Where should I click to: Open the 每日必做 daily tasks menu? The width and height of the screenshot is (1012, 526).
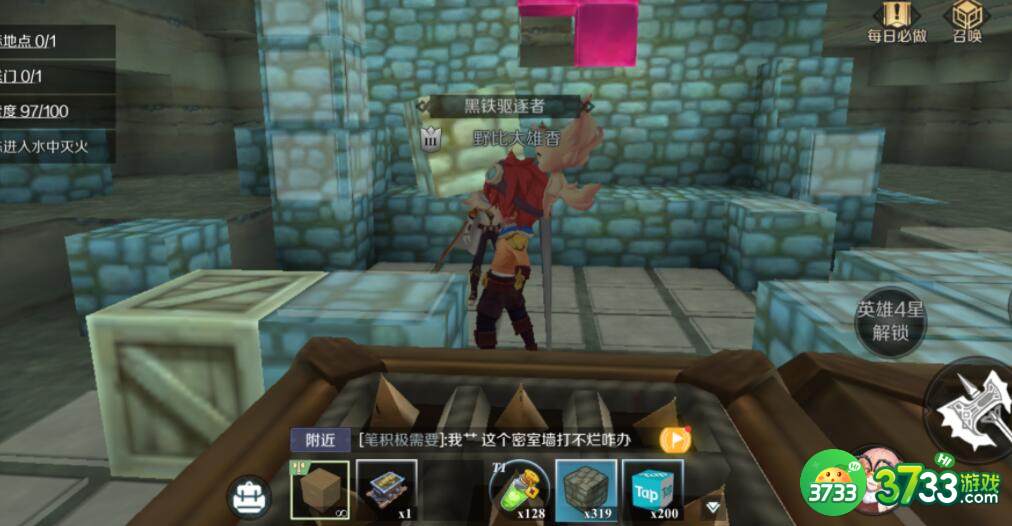coord(896,22)
